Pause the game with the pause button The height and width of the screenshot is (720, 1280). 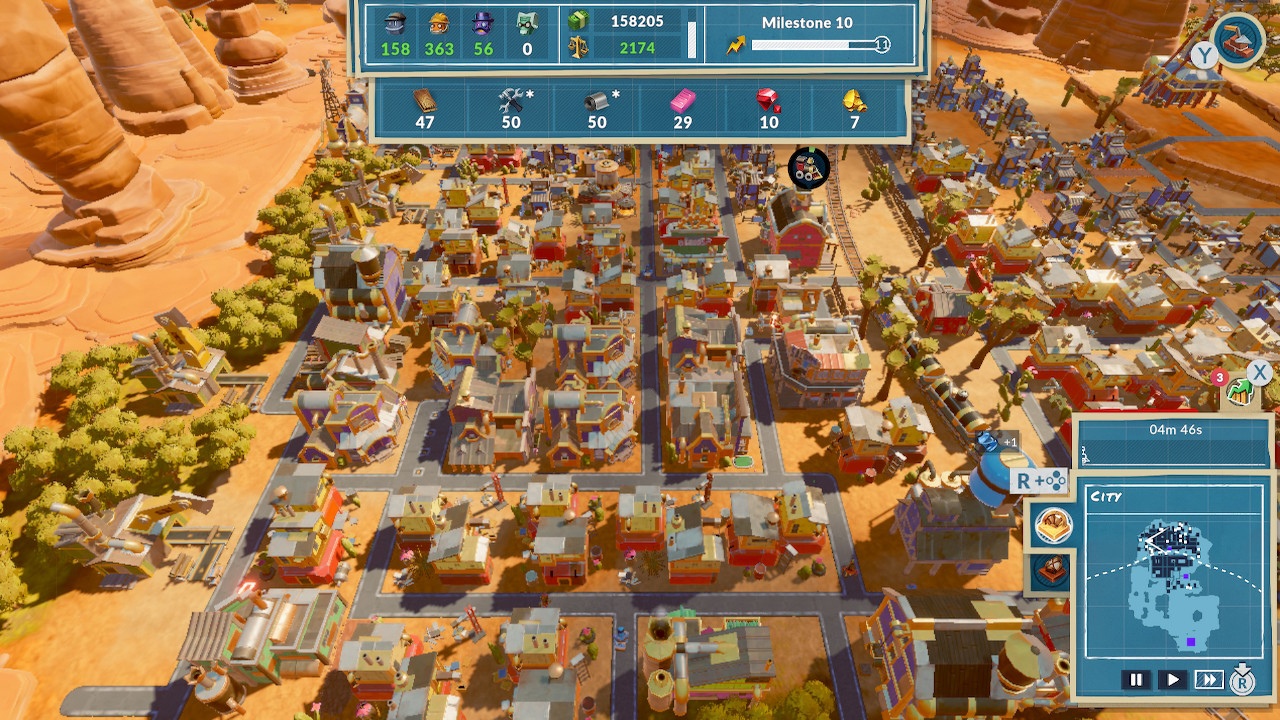coord(1136,679)
